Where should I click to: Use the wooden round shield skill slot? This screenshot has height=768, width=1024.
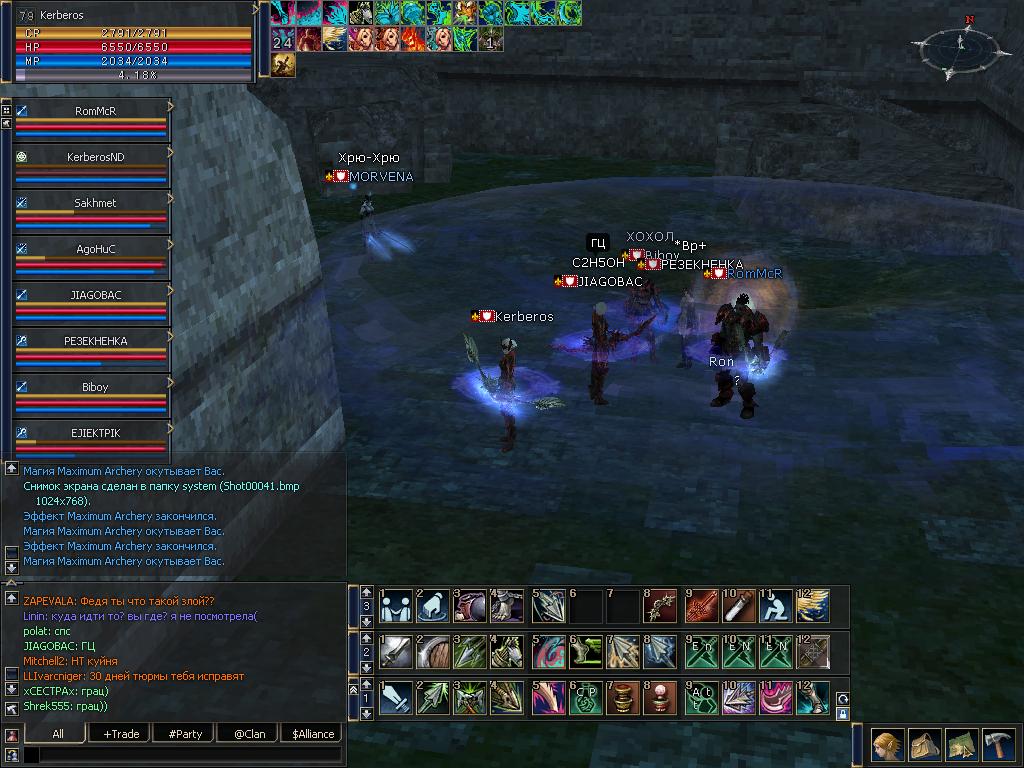click(x=433, y=652)
